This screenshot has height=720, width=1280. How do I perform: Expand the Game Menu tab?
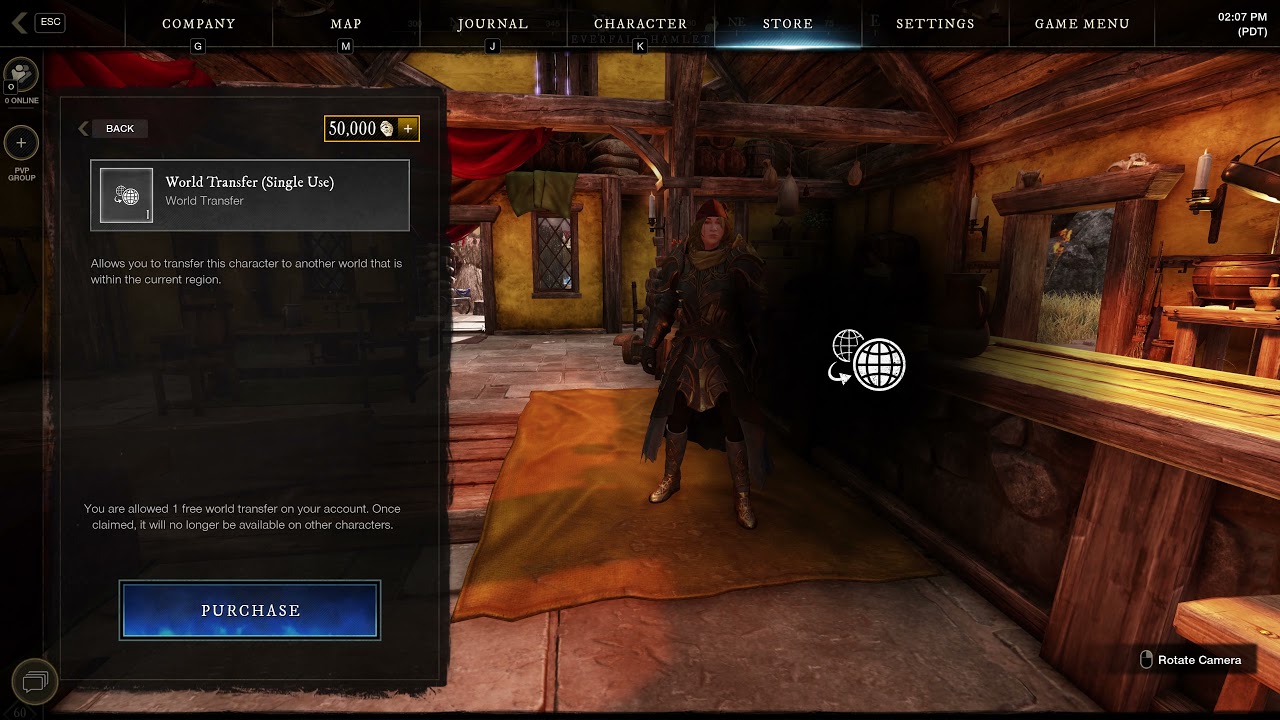point(1082,23)
